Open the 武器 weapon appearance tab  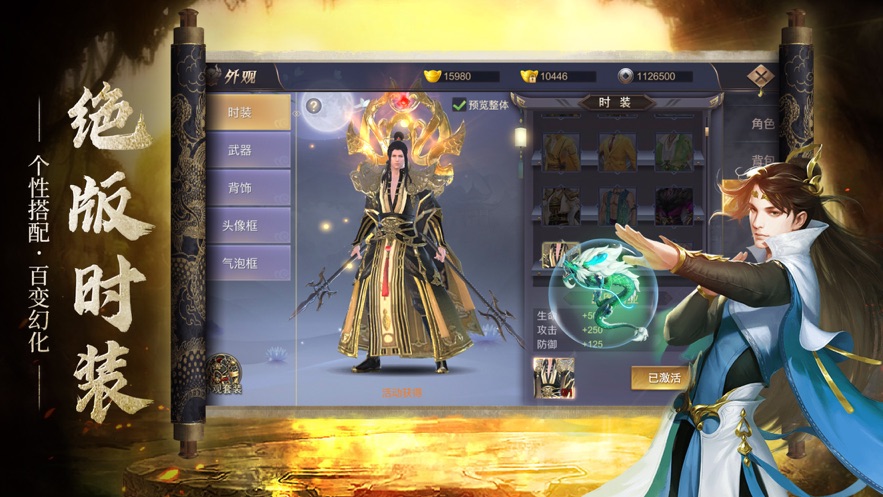[248, 150]
